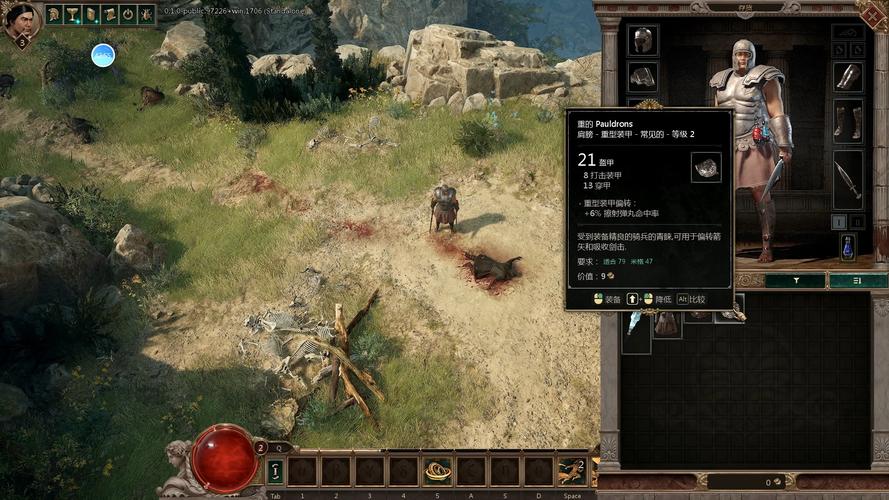Click the inventory filter button
The height and width of the screenshot is (500, 889).
tap(795, 281)
